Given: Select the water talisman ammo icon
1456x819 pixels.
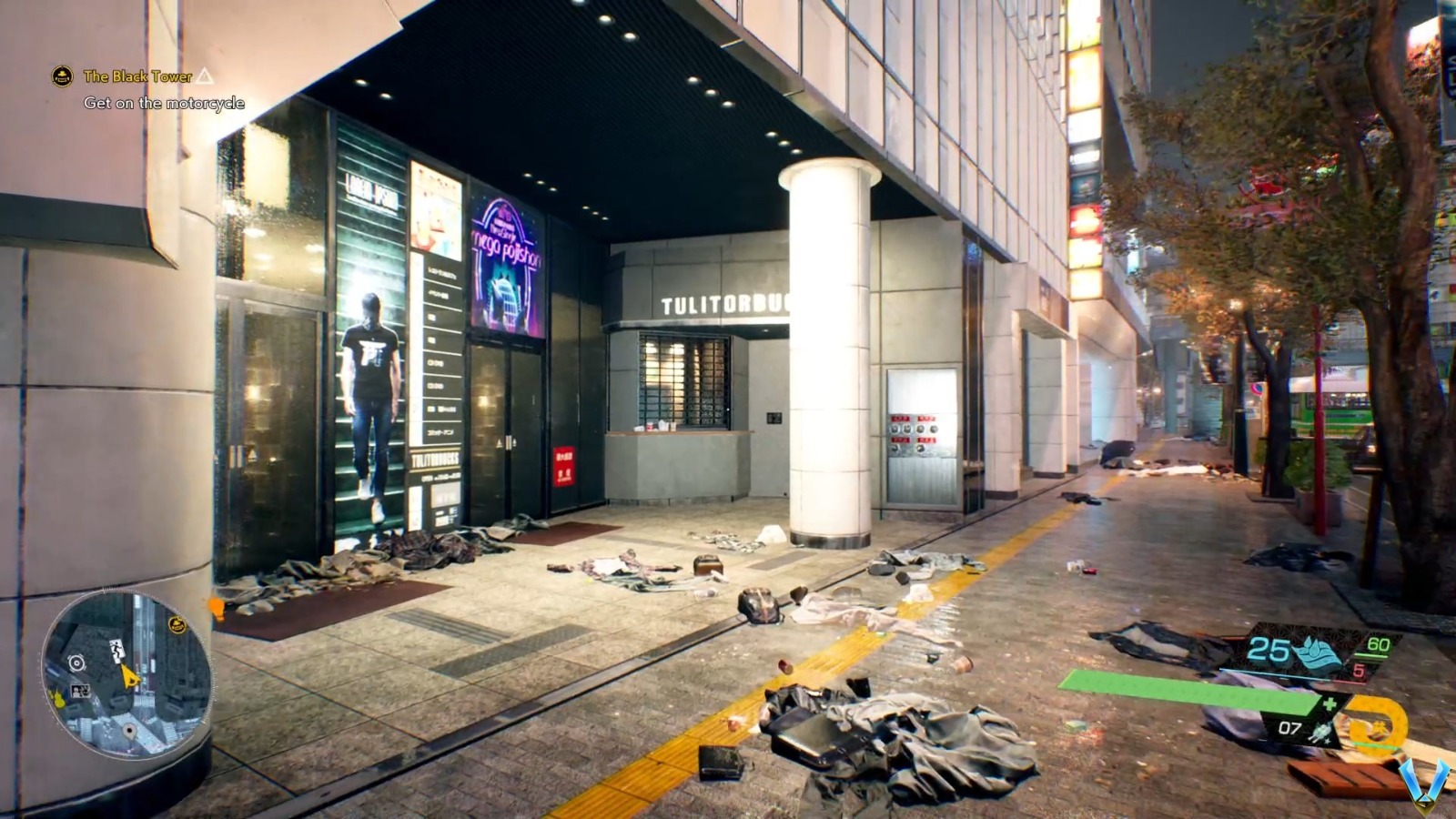Looking at the screenshot, I should pos(1317,653).
